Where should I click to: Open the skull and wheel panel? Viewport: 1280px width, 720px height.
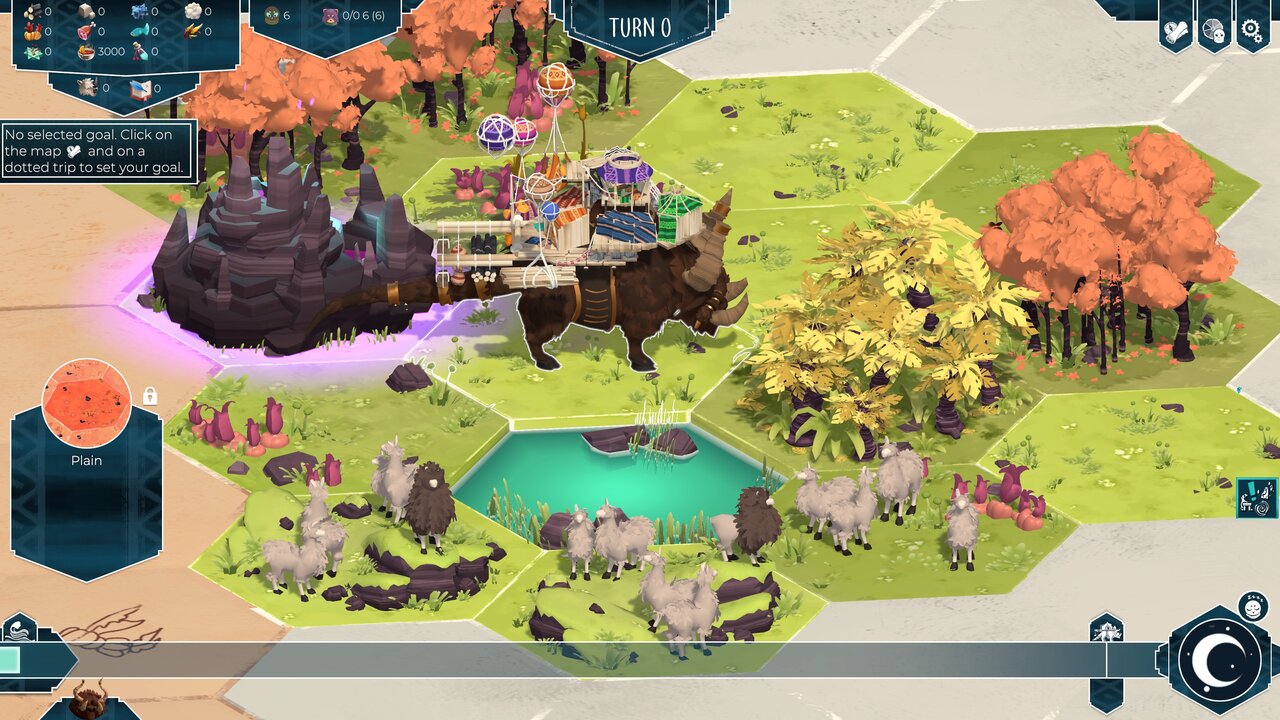click(x=1214, y=29)
